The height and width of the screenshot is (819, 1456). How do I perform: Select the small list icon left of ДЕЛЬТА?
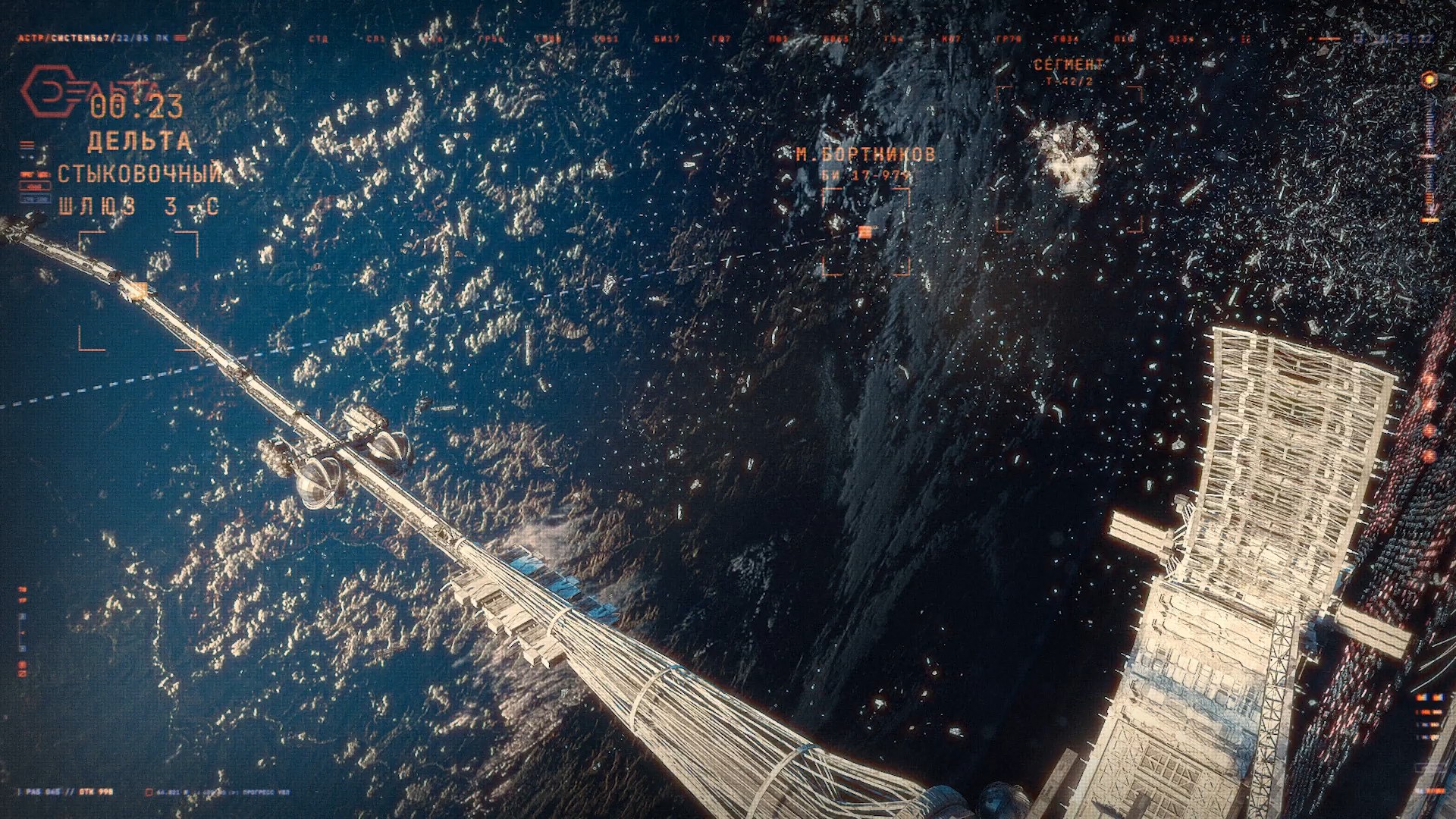click(26, 144)
